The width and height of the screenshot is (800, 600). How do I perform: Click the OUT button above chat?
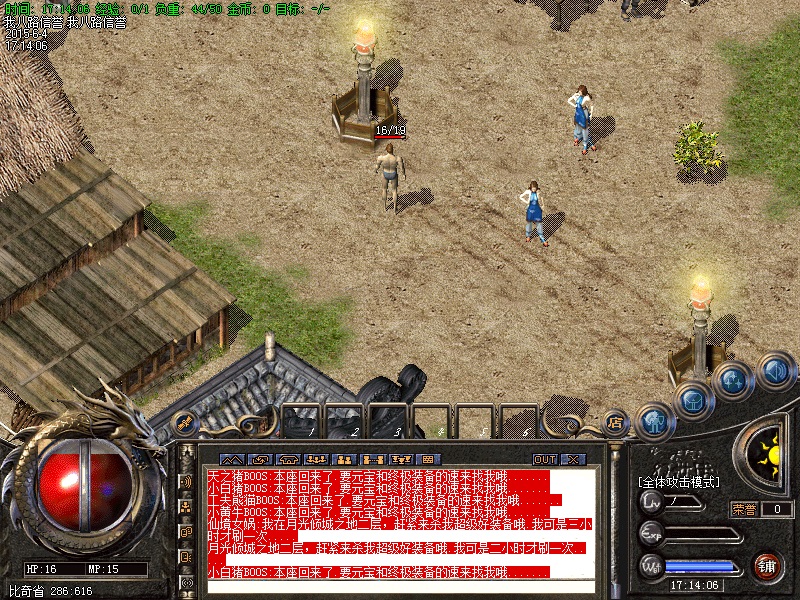pos(544,459)
